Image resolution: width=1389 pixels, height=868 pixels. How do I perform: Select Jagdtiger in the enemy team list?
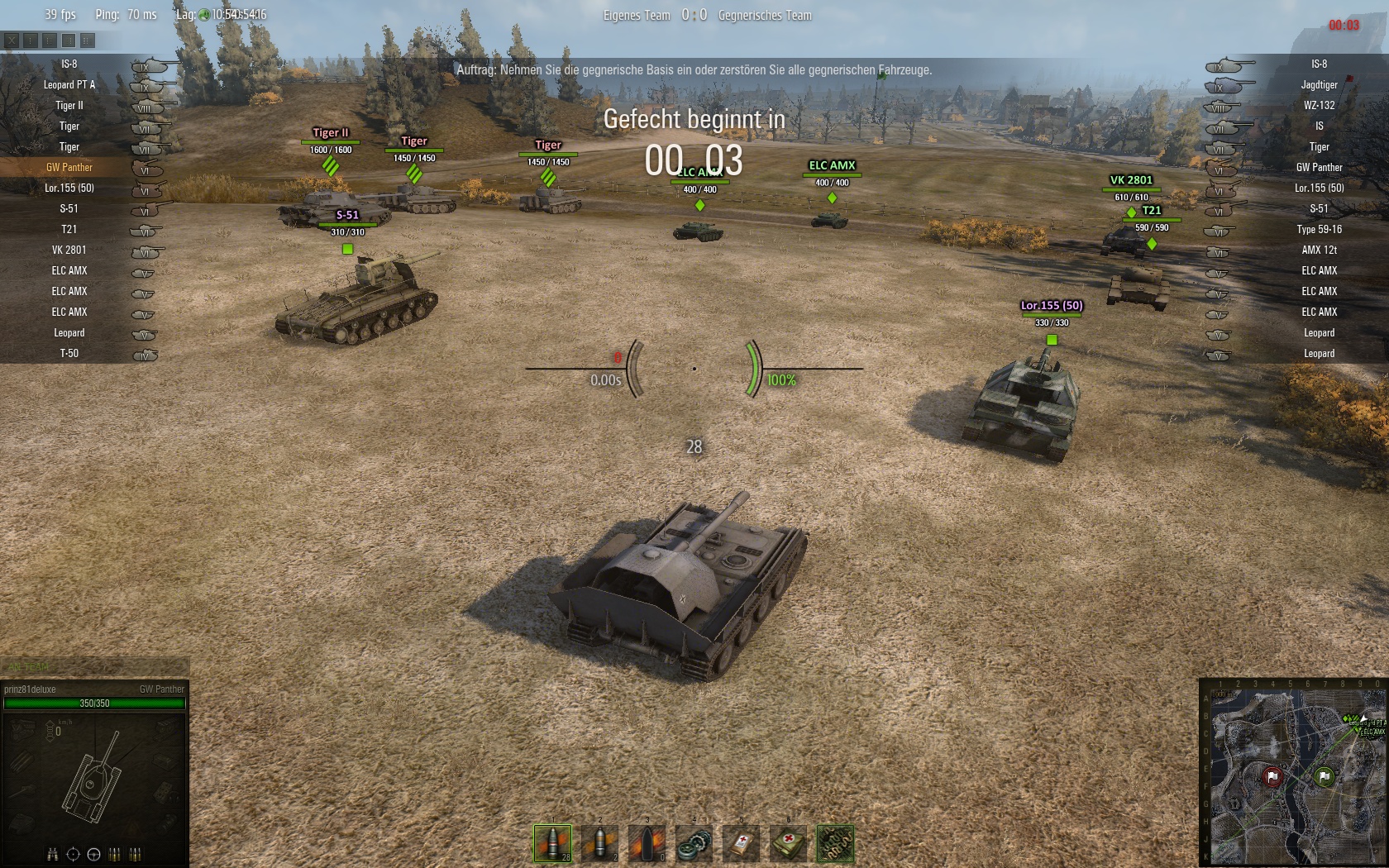[1319, 84]
